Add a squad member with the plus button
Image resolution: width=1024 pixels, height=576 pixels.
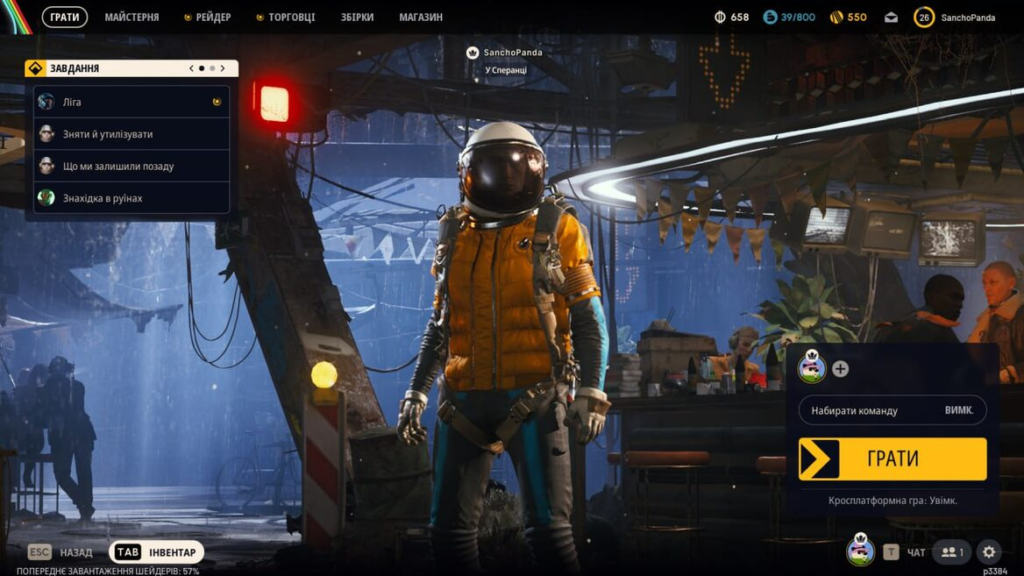coord(840,369)
